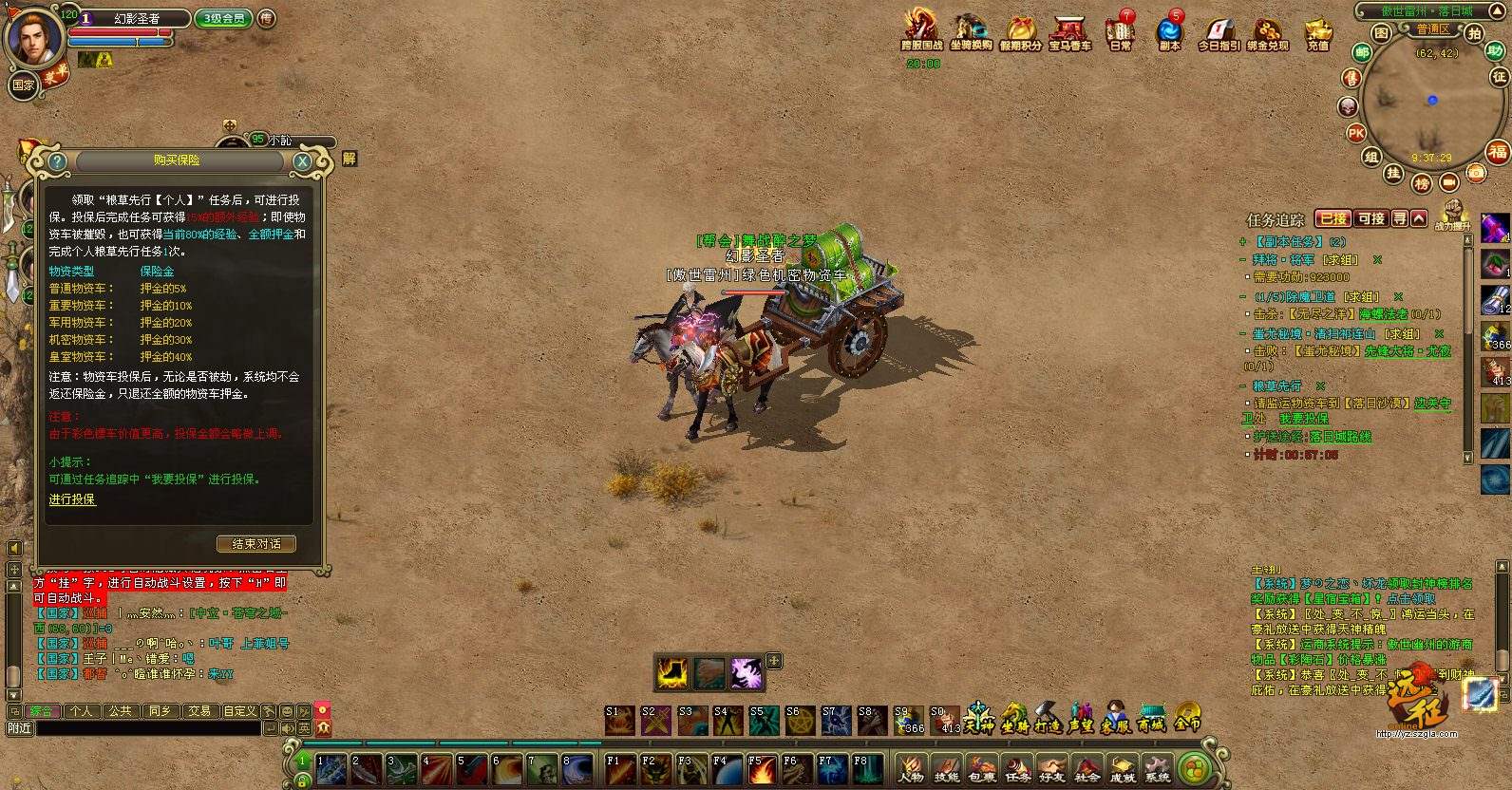Screen dimensions: 1512x790
Task: Click the 进行投保 link
Action: (x=72, y=499)
